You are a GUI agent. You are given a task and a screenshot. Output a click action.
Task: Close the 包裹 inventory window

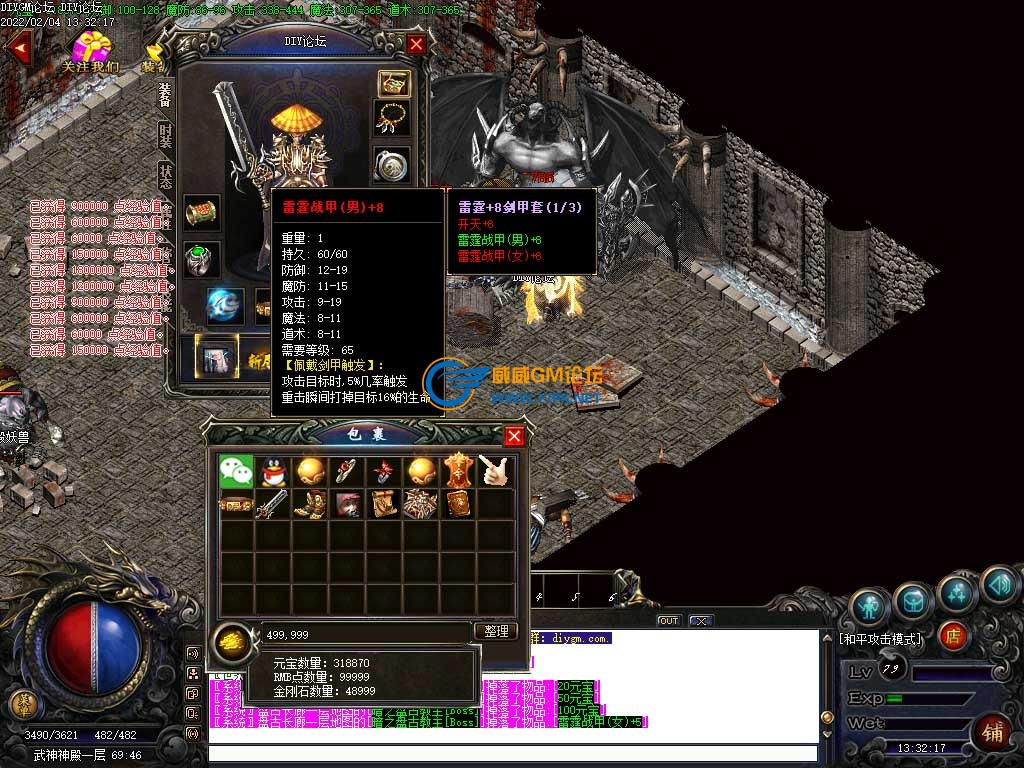[514, 436]
